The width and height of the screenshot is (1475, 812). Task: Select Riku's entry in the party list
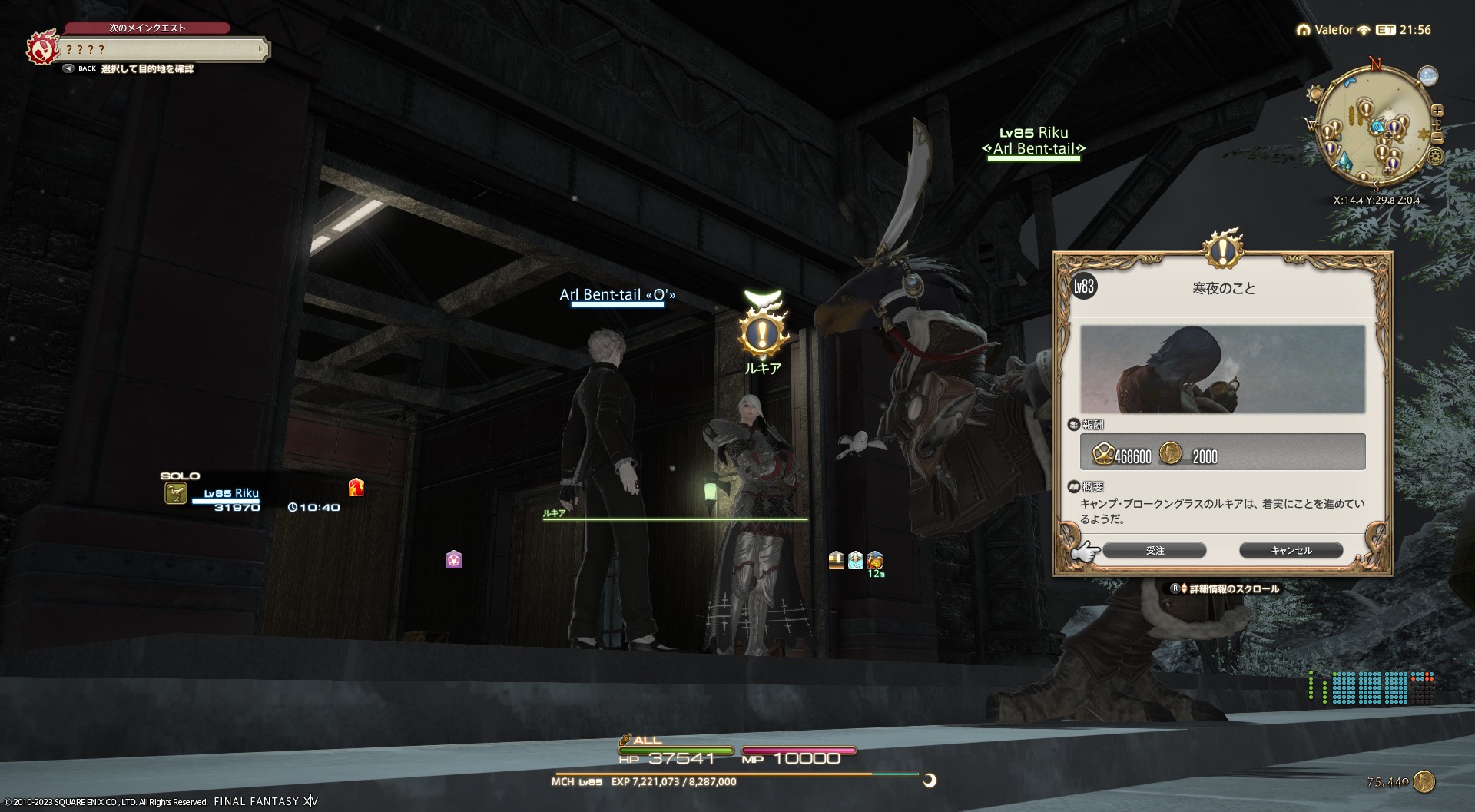coord(231,494)
